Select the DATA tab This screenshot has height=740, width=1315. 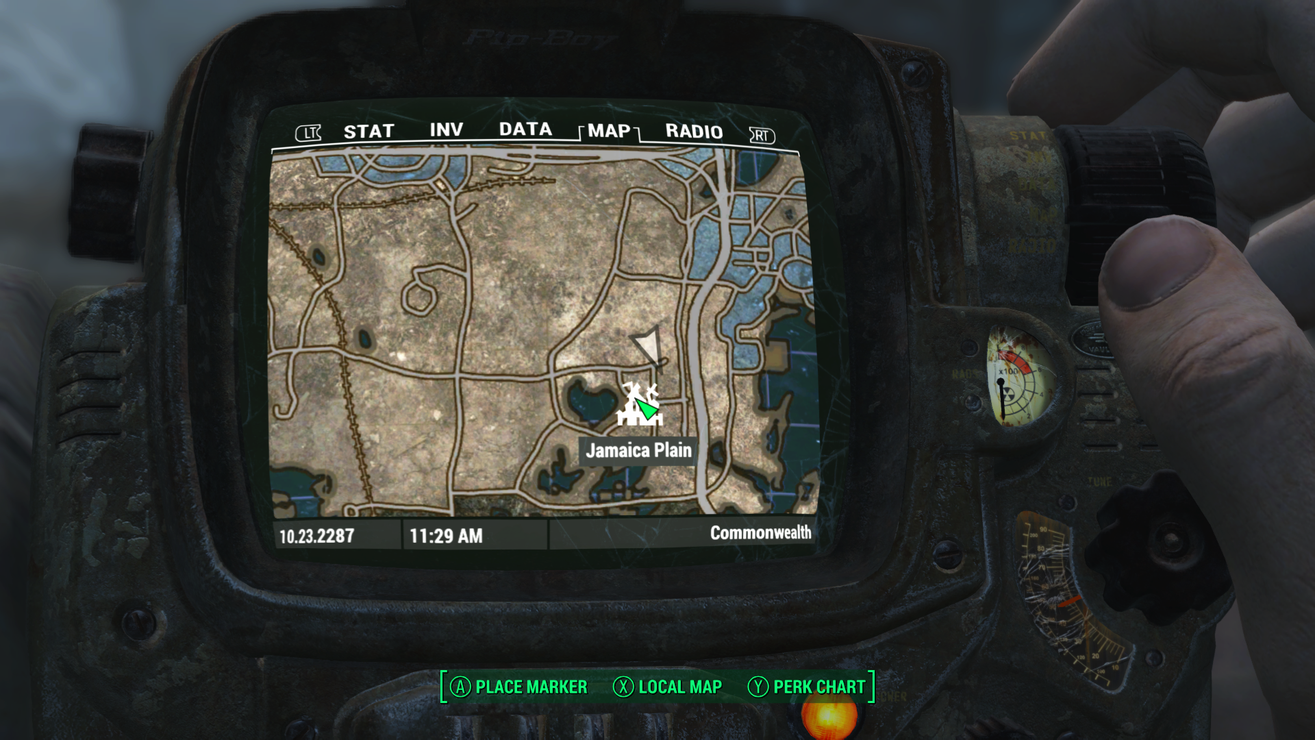[525, 130]
